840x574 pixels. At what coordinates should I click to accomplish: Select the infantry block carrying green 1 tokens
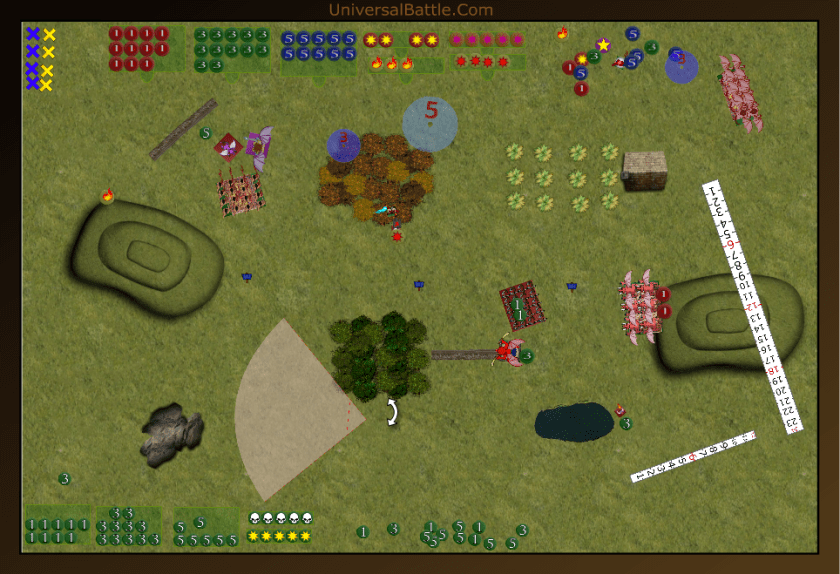tap(522, 306)
